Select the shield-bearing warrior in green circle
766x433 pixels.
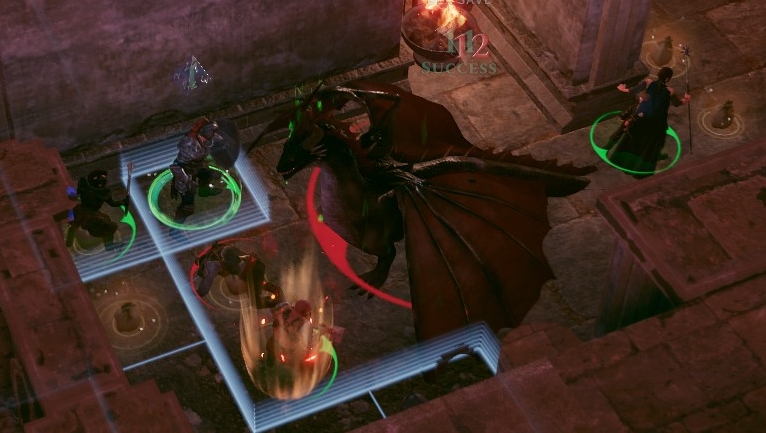click(x=195, y=170)
